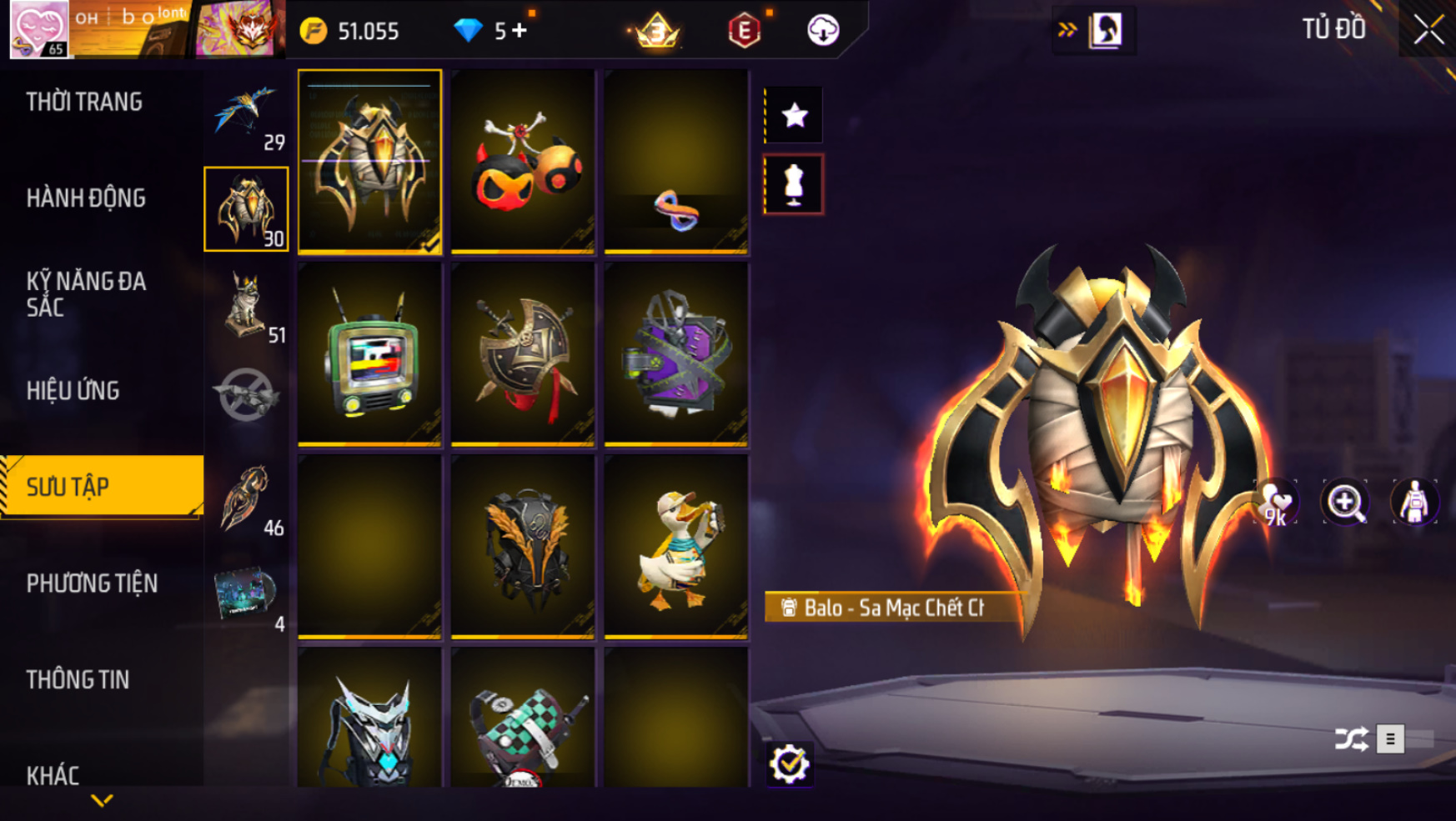1456x821 pixels.
Task: Open the Thời Trang category
Action: [84, 103]
